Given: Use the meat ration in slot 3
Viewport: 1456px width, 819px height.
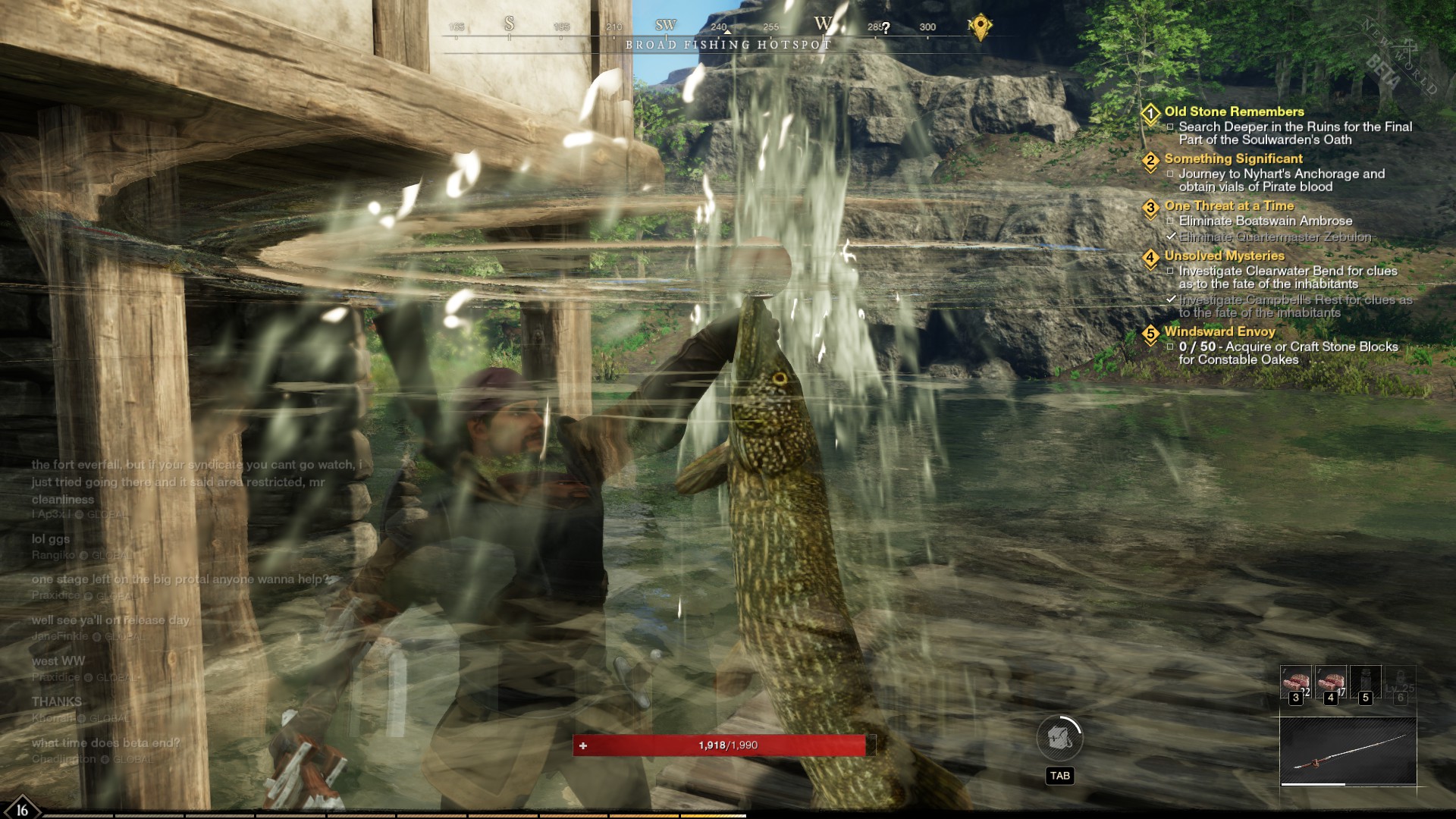Looking at the screenshot, I should coord(1295,682).
